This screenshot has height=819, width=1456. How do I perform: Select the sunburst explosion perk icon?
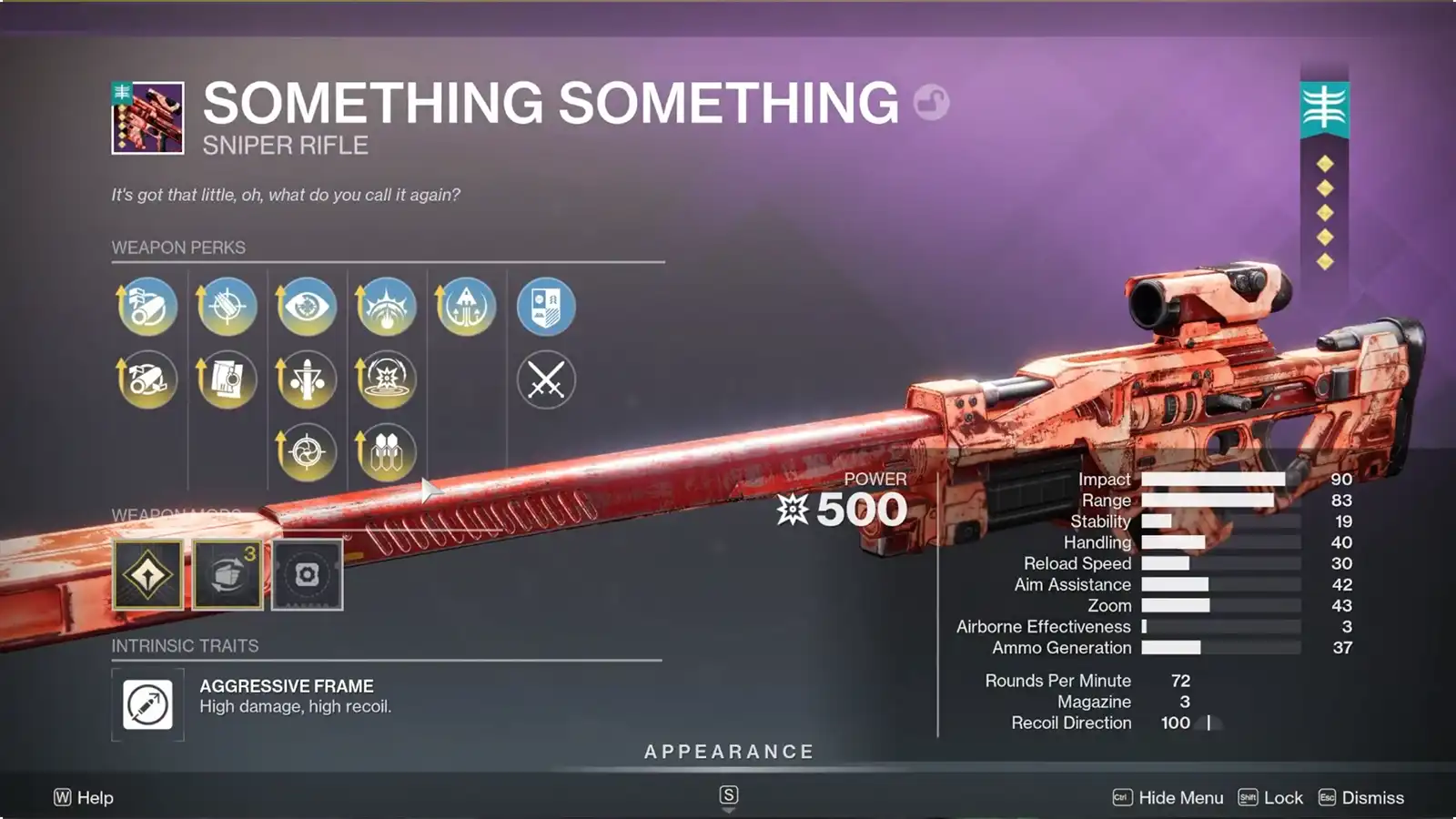click(x=386, y=379)
